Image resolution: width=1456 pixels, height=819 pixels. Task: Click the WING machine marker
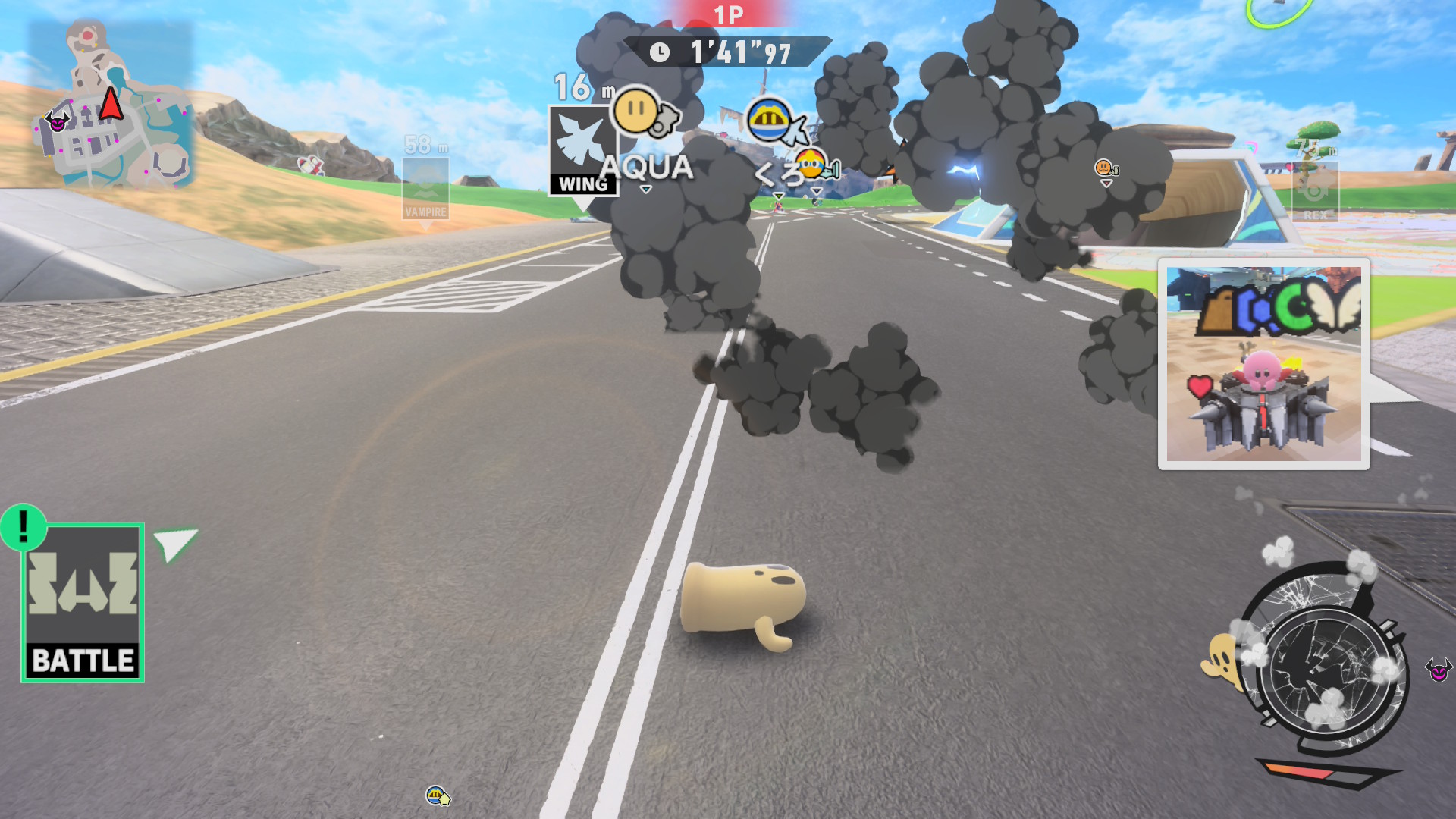[582, 152]
